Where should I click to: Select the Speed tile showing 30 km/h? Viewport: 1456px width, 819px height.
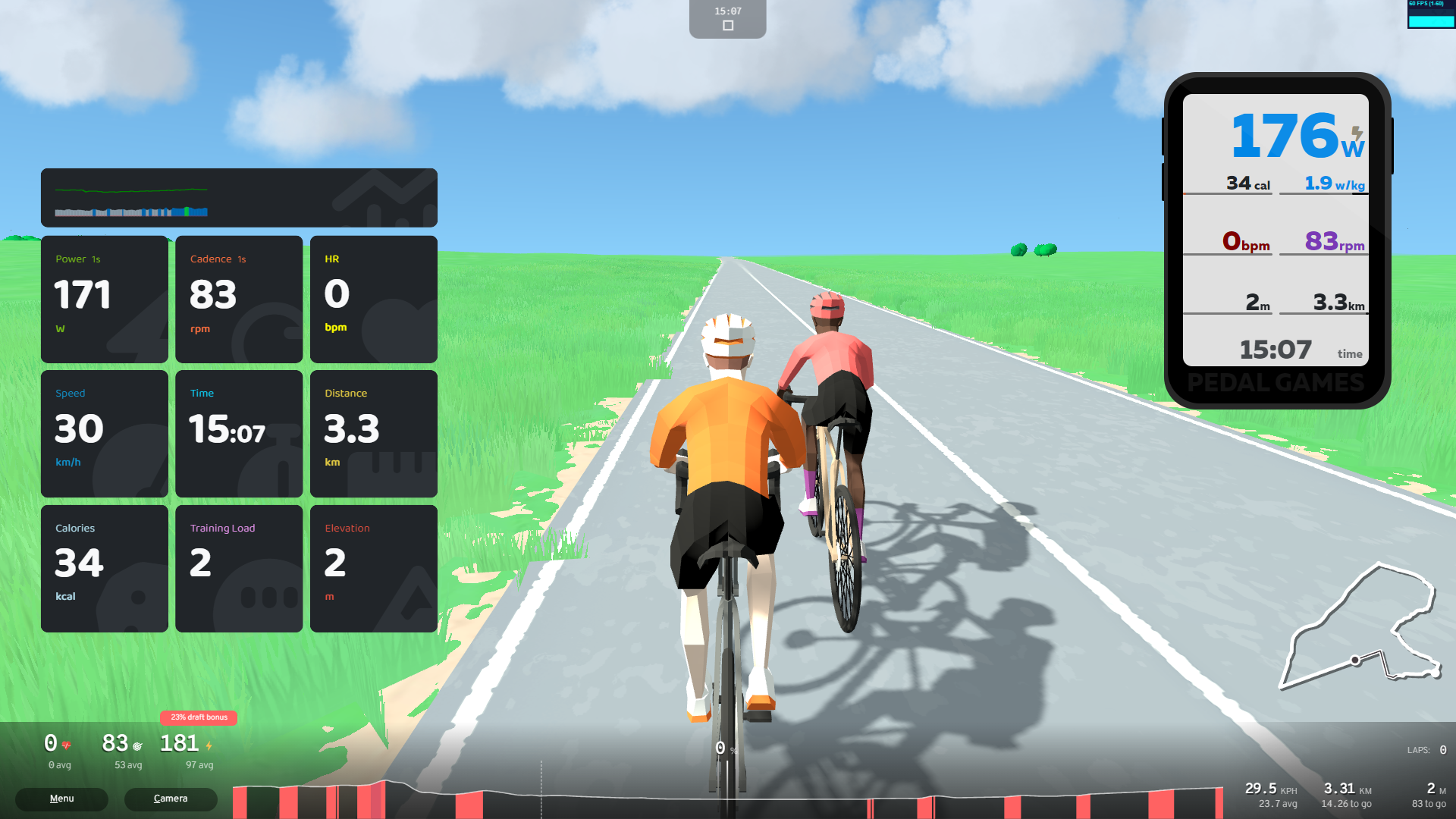(x=104, y=433)
